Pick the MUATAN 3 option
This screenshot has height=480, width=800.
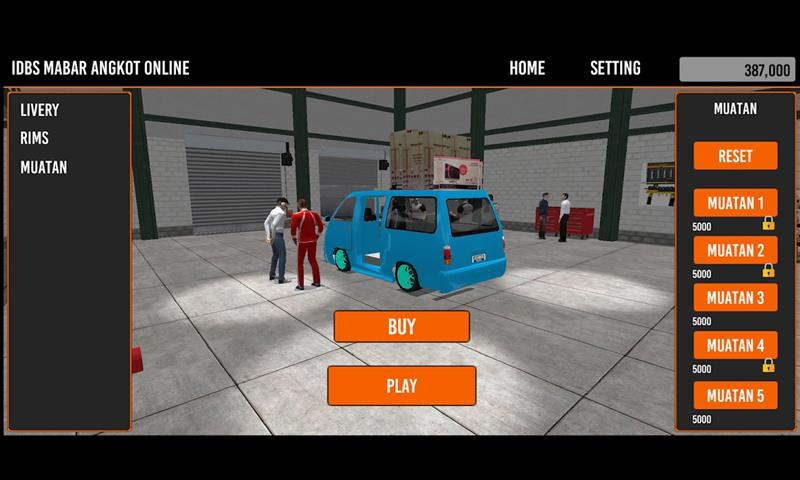(735, 298)
